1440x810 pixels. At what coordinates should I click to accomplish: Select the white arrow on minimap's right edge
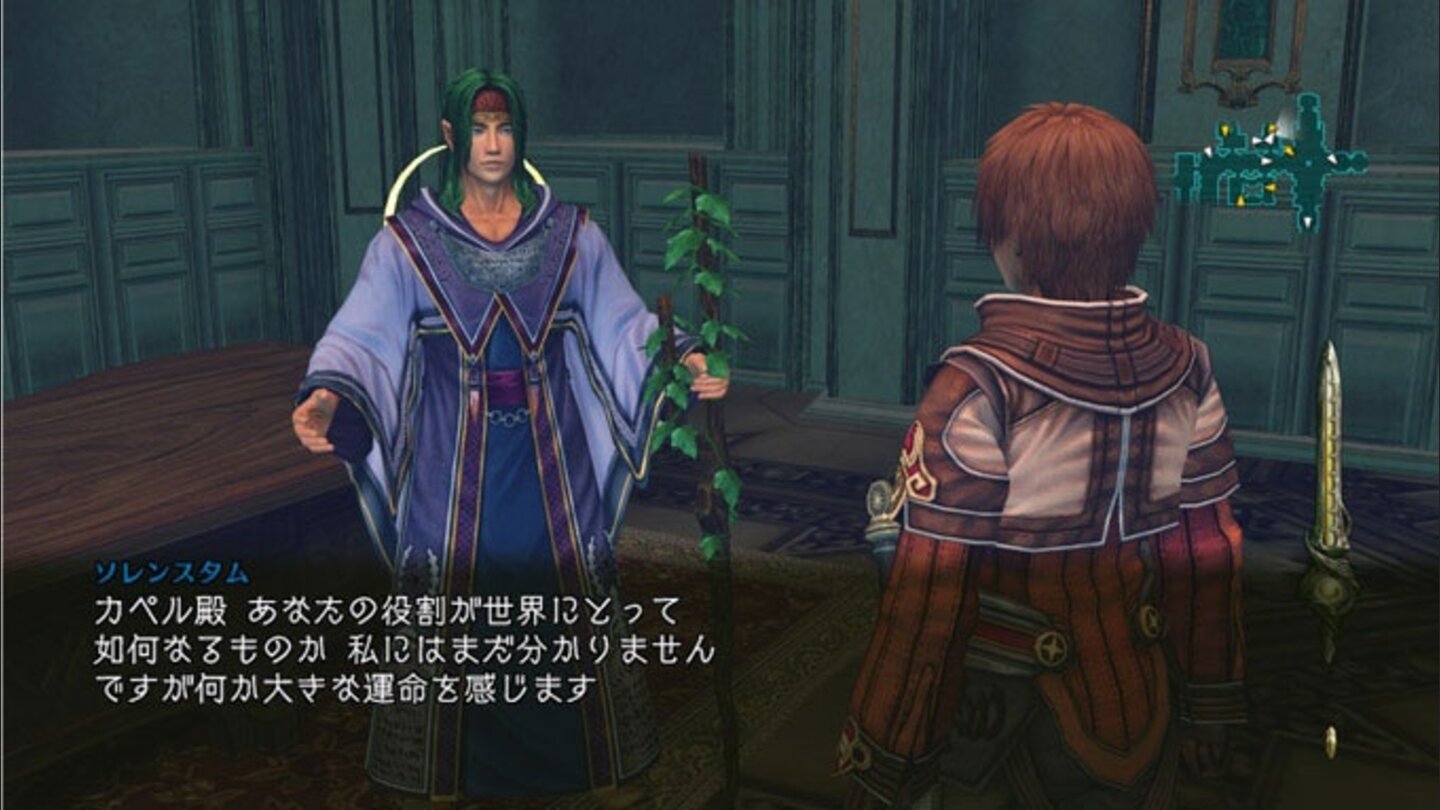coord(1332,159)
